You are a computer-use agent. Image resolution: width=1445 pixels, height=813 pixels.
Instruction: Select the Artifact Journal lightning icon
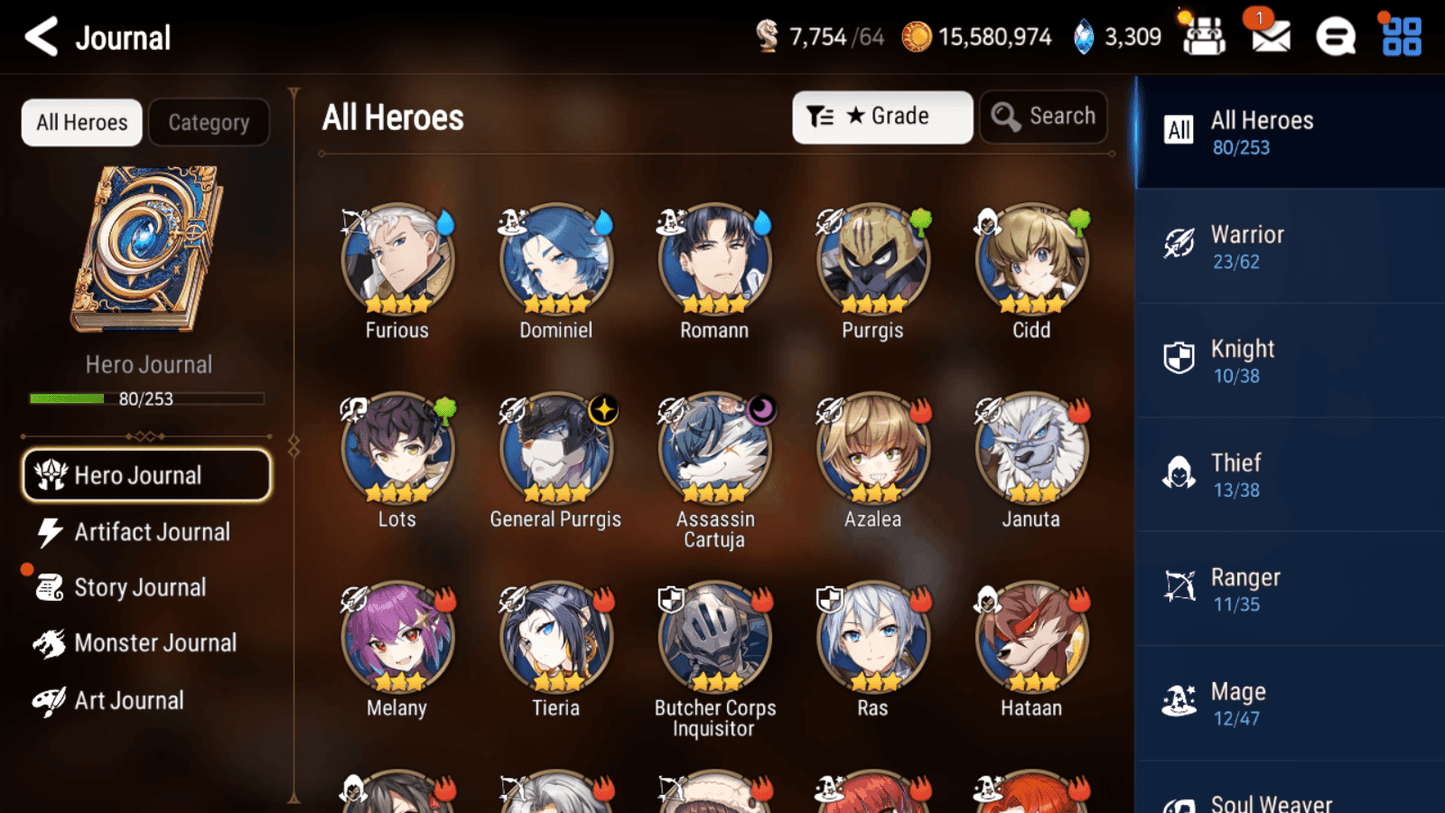[x=49, y=532]
